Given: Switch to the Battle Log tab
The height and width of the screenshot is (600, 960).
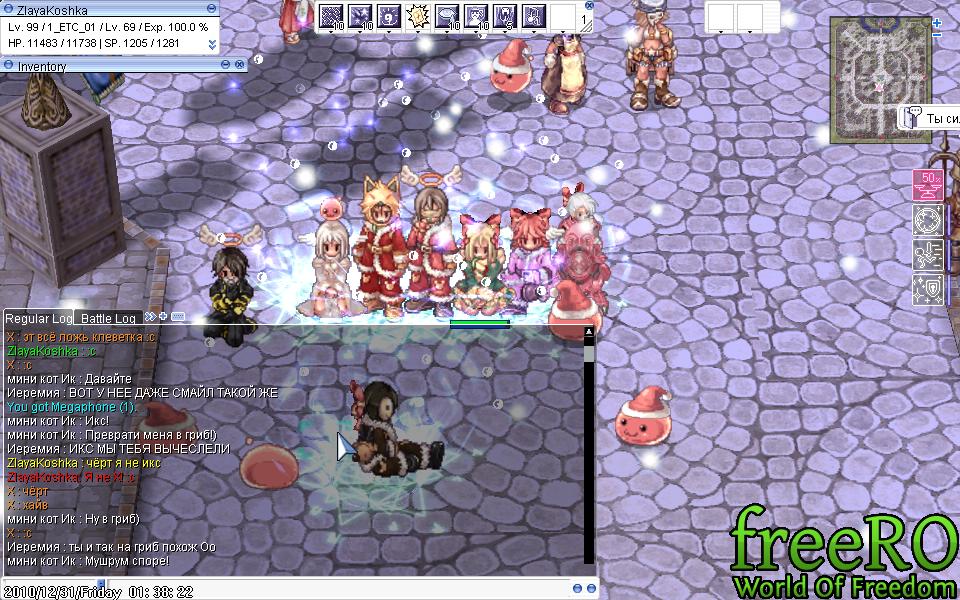Looking at the screenshot, I should coord(108,318).
